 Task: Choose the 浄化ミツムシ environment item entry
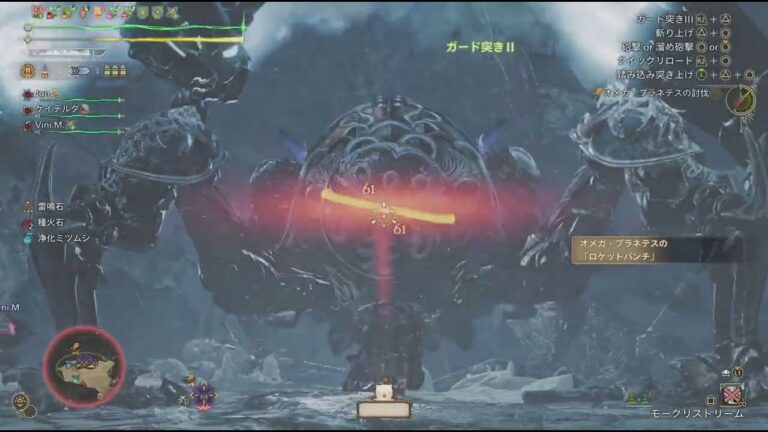(62, 238)
